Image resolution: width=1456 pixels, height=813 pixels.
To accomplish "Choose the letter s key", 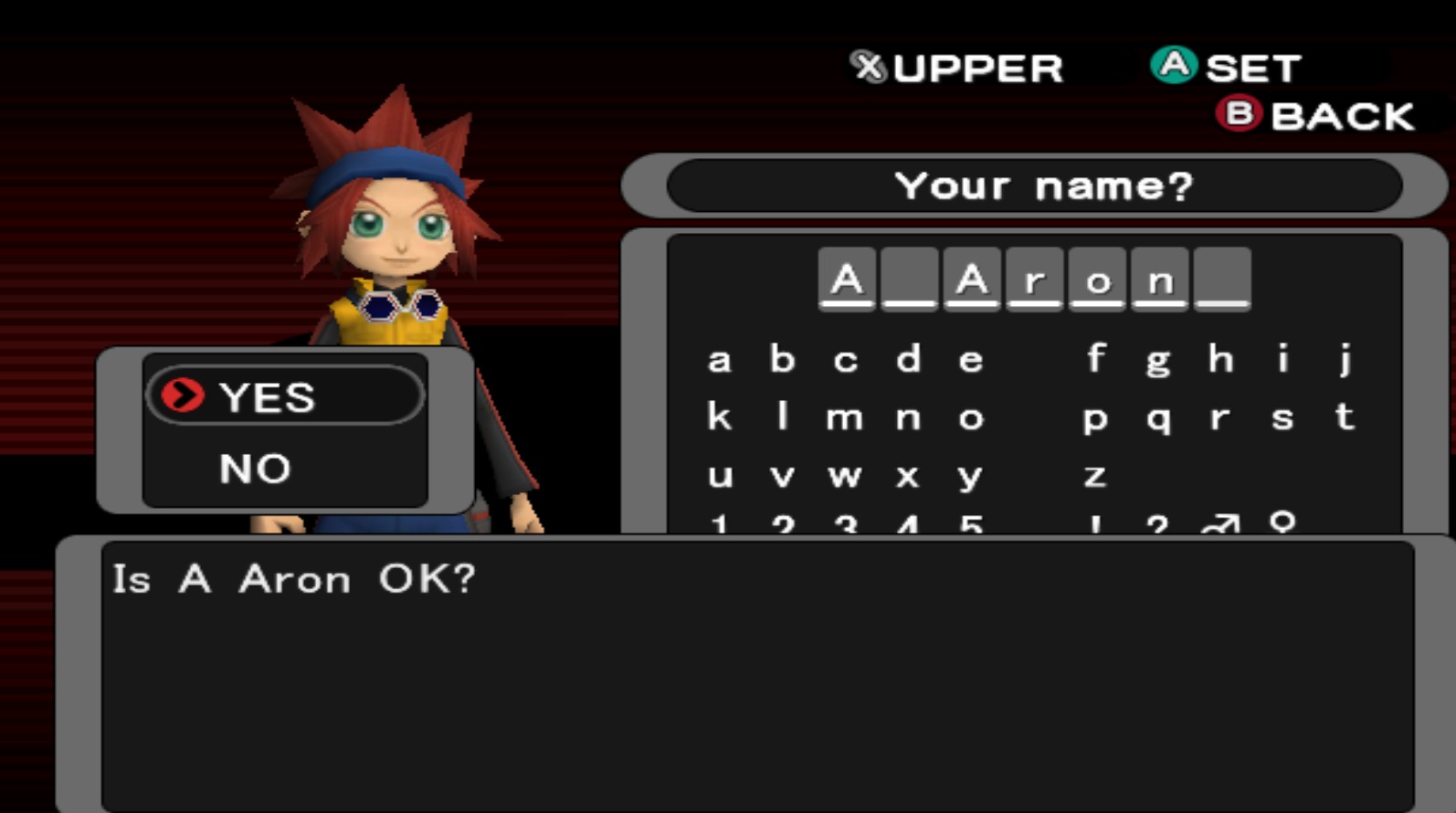I will click(x=1282, y=418).
